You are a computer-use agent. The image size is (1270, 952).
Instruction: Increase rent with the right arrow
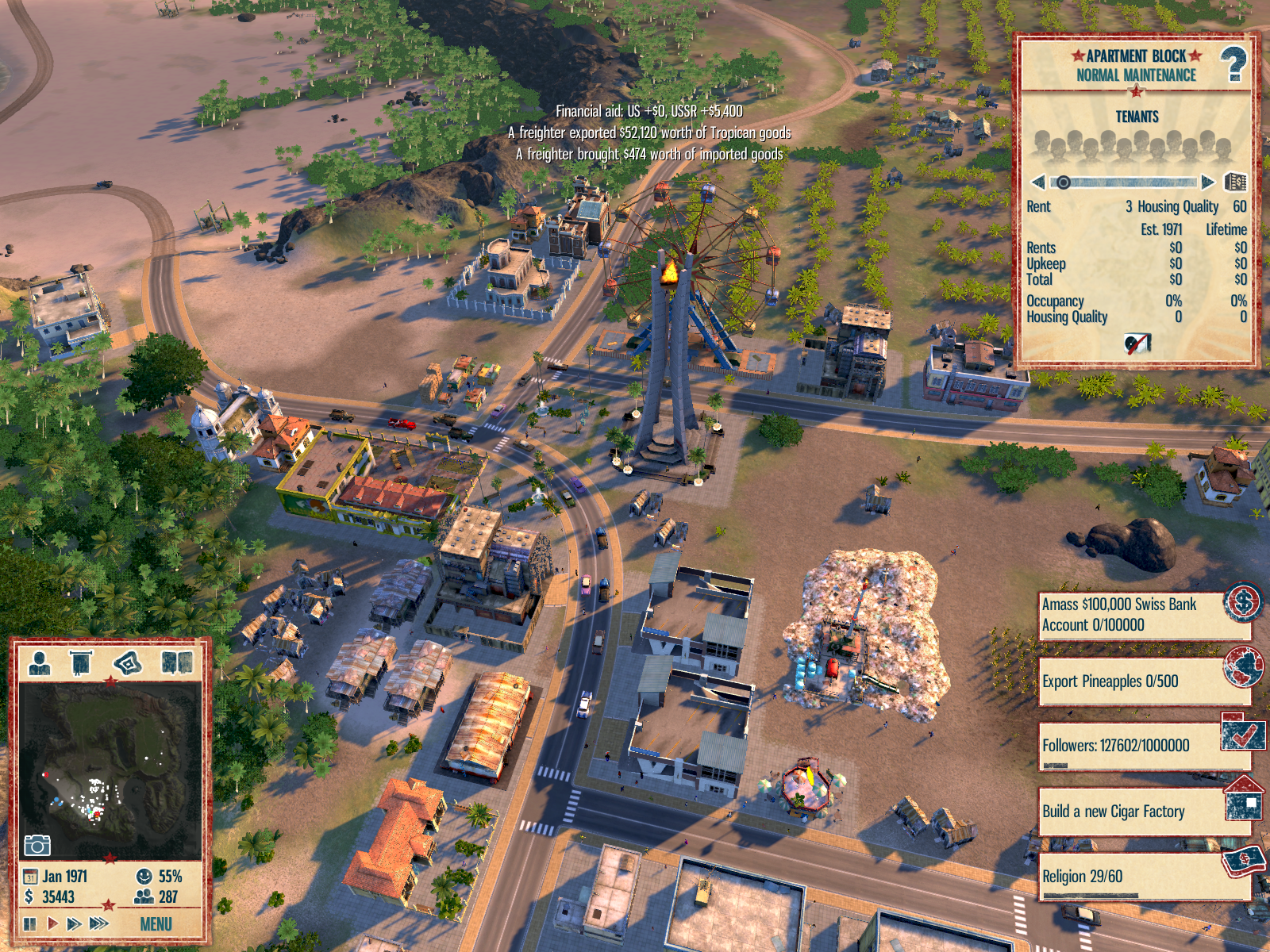[1207, 182]
